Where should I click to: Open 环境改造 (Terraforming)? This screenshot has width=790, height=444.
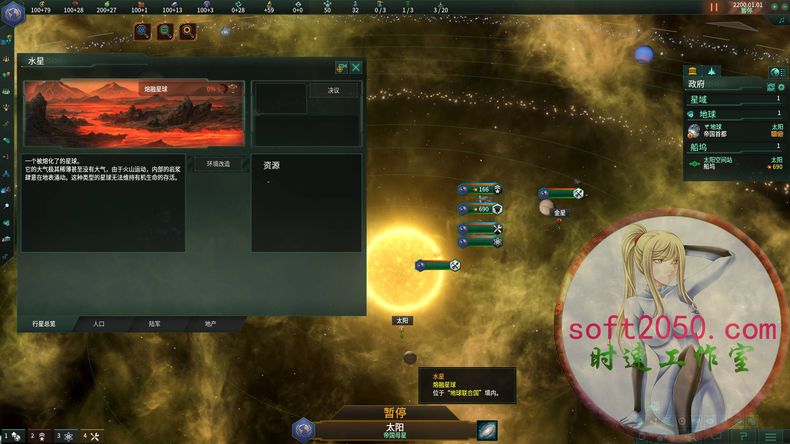(x=218, y=163)
